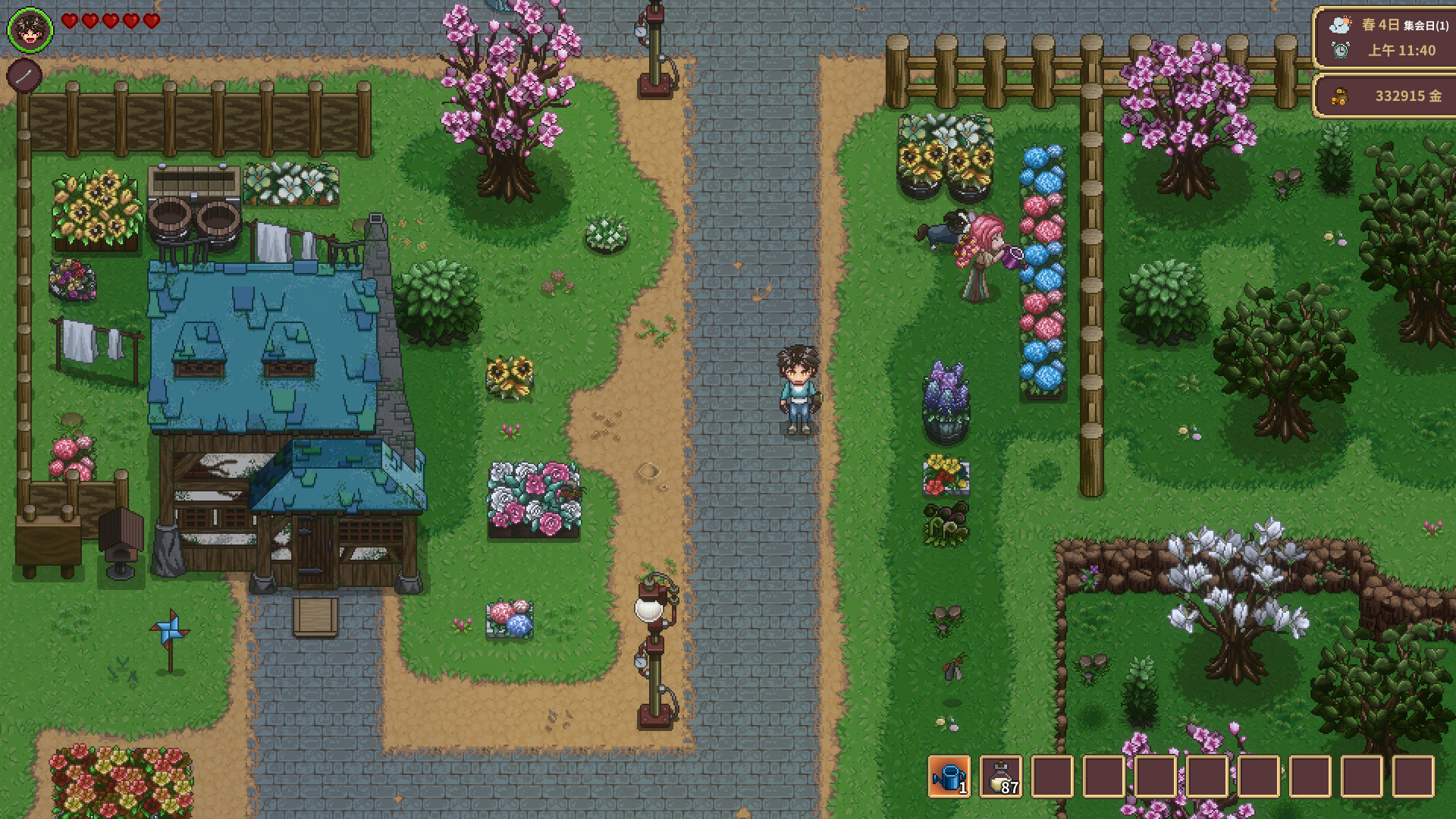This screenshot has width=1456, height=819.
Task: Select the blue watering can hotbar slot
Action: click(949, 777)
